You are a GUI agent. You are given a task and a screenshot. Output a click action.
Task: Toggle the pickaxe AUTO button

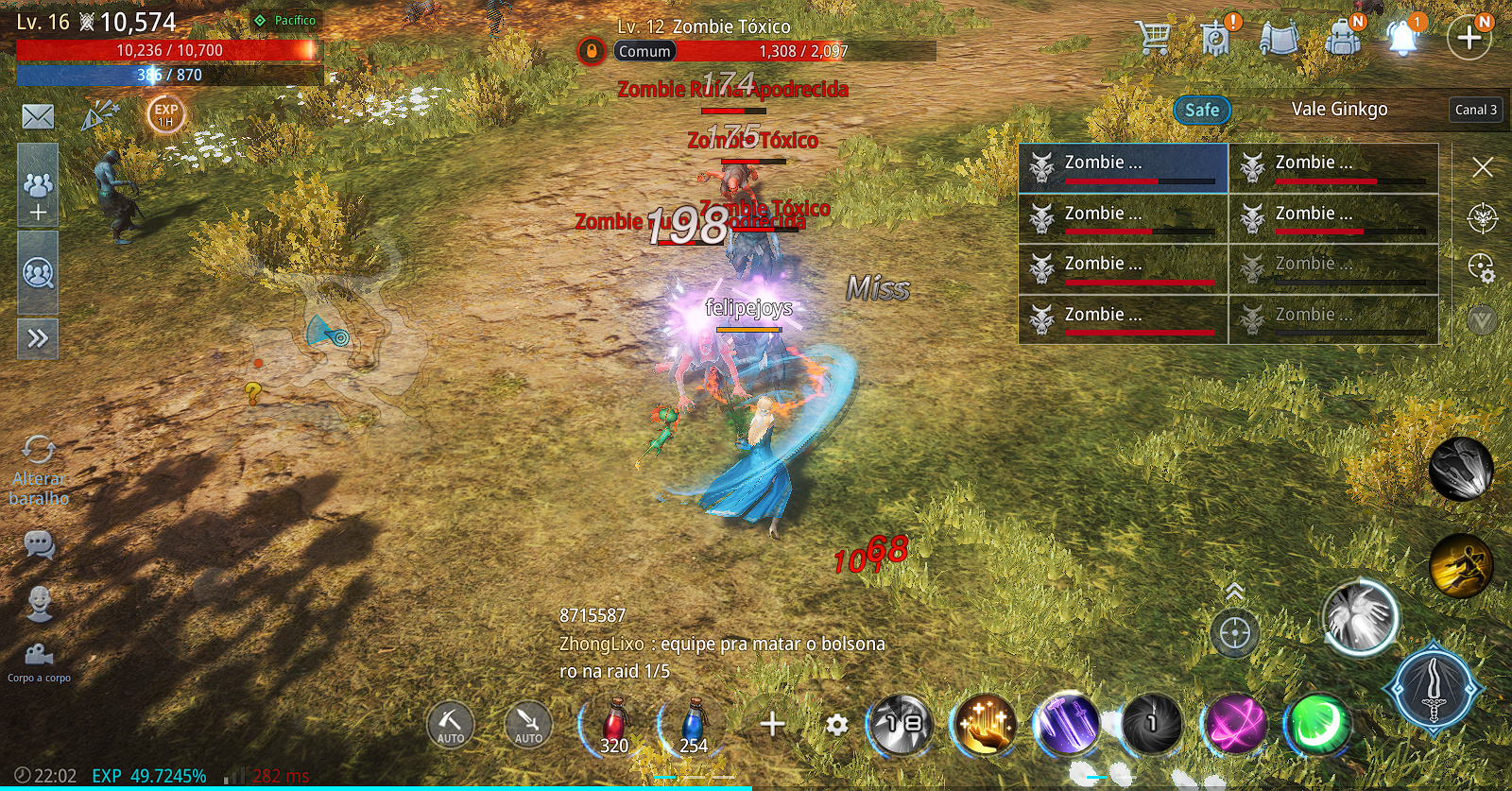(450, 725)
